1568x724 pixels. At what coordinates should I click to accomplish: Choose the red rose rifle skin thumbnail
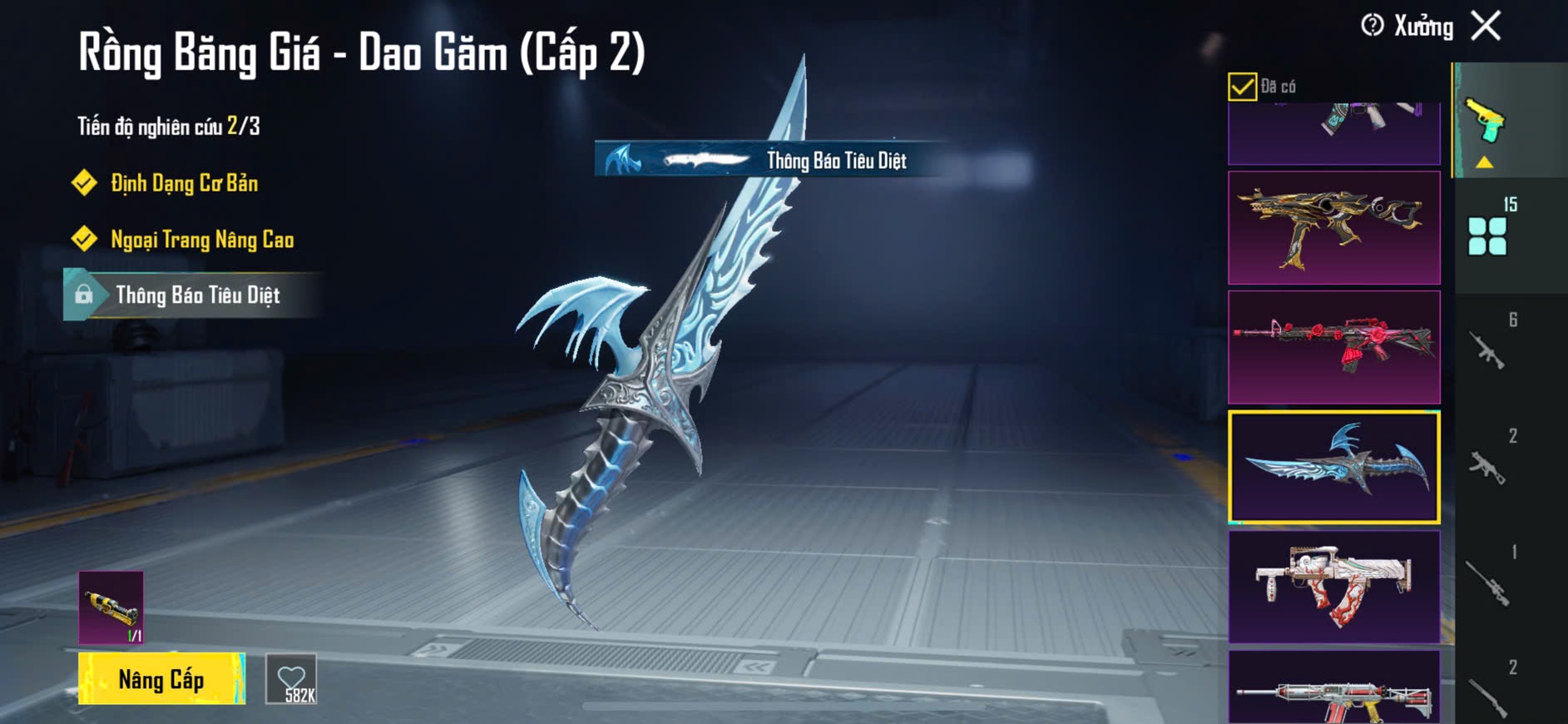coord(1333,347)
